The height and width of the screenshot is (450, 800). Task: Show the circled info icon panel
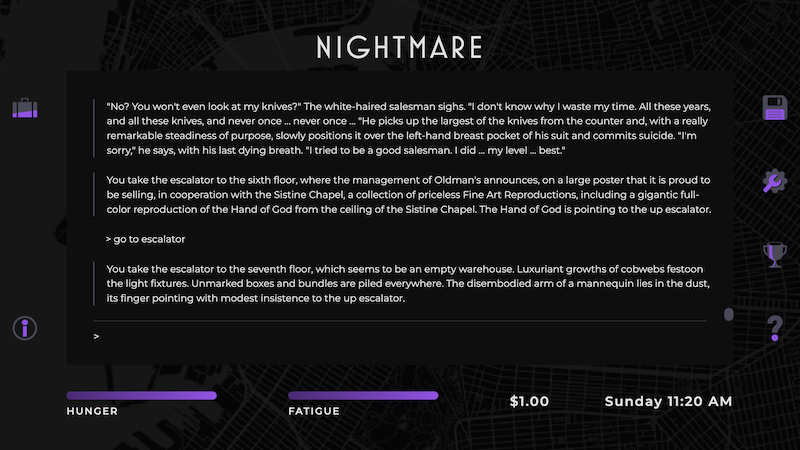tap(24, 328)
